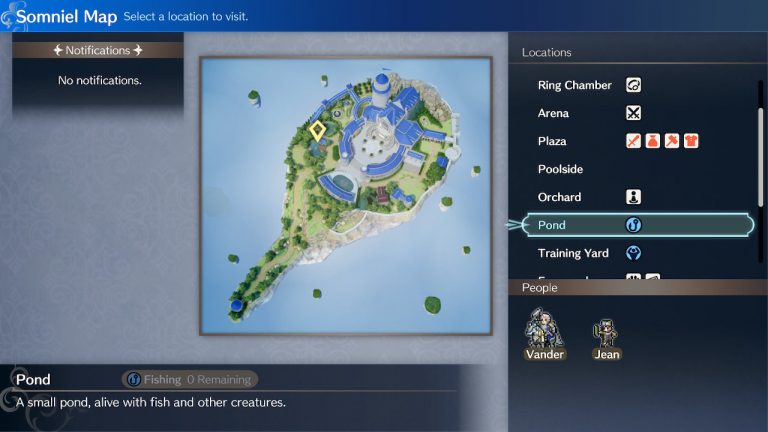Click the yellow diamond map marker

pyautogui.click(x=317, y=130)
